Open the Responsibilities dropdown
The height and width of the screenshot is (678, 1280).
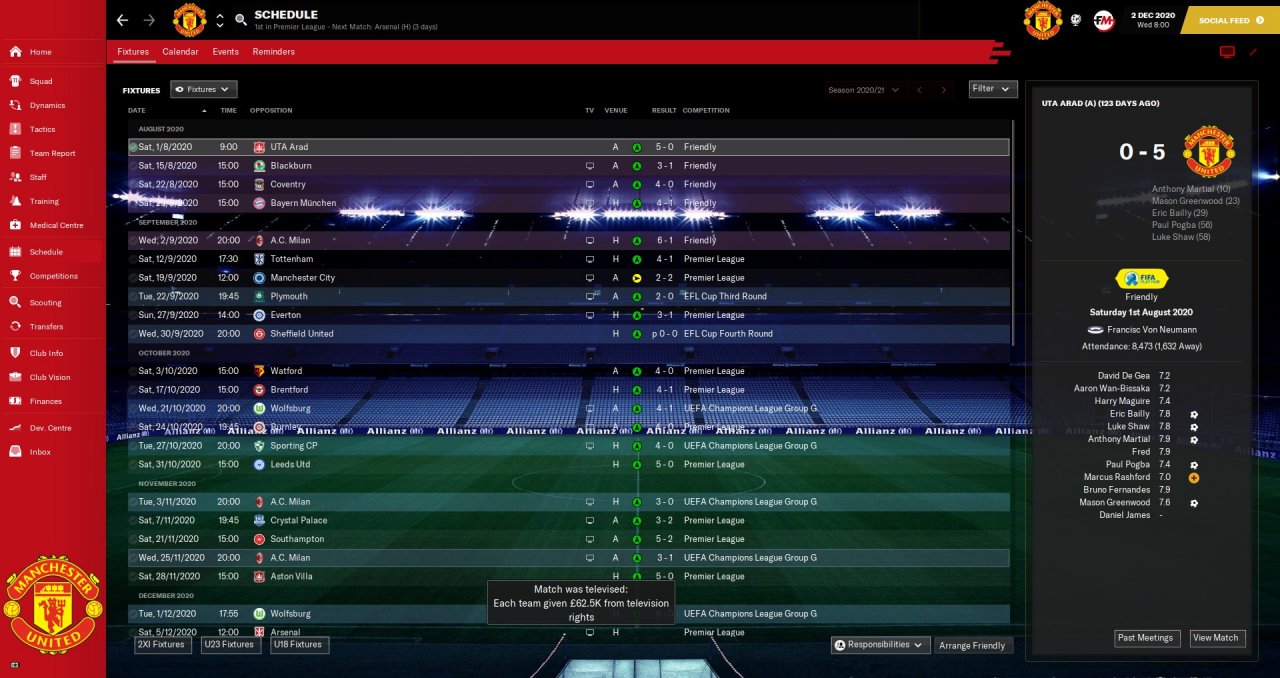pyautogui.click(x=881, y=645)
